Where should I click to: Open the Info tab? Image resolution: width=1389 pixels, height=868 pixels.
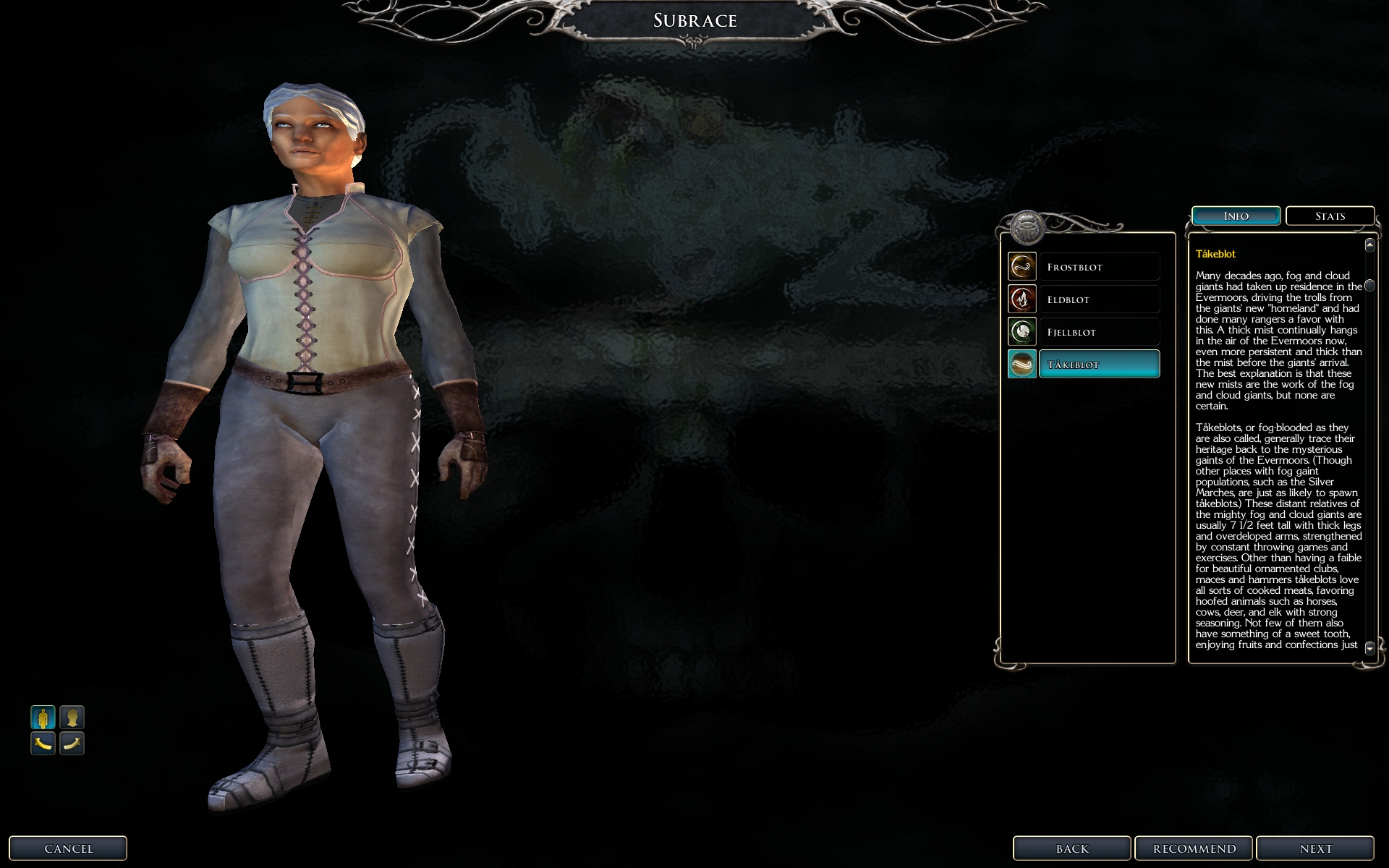tap(1236, 216)
